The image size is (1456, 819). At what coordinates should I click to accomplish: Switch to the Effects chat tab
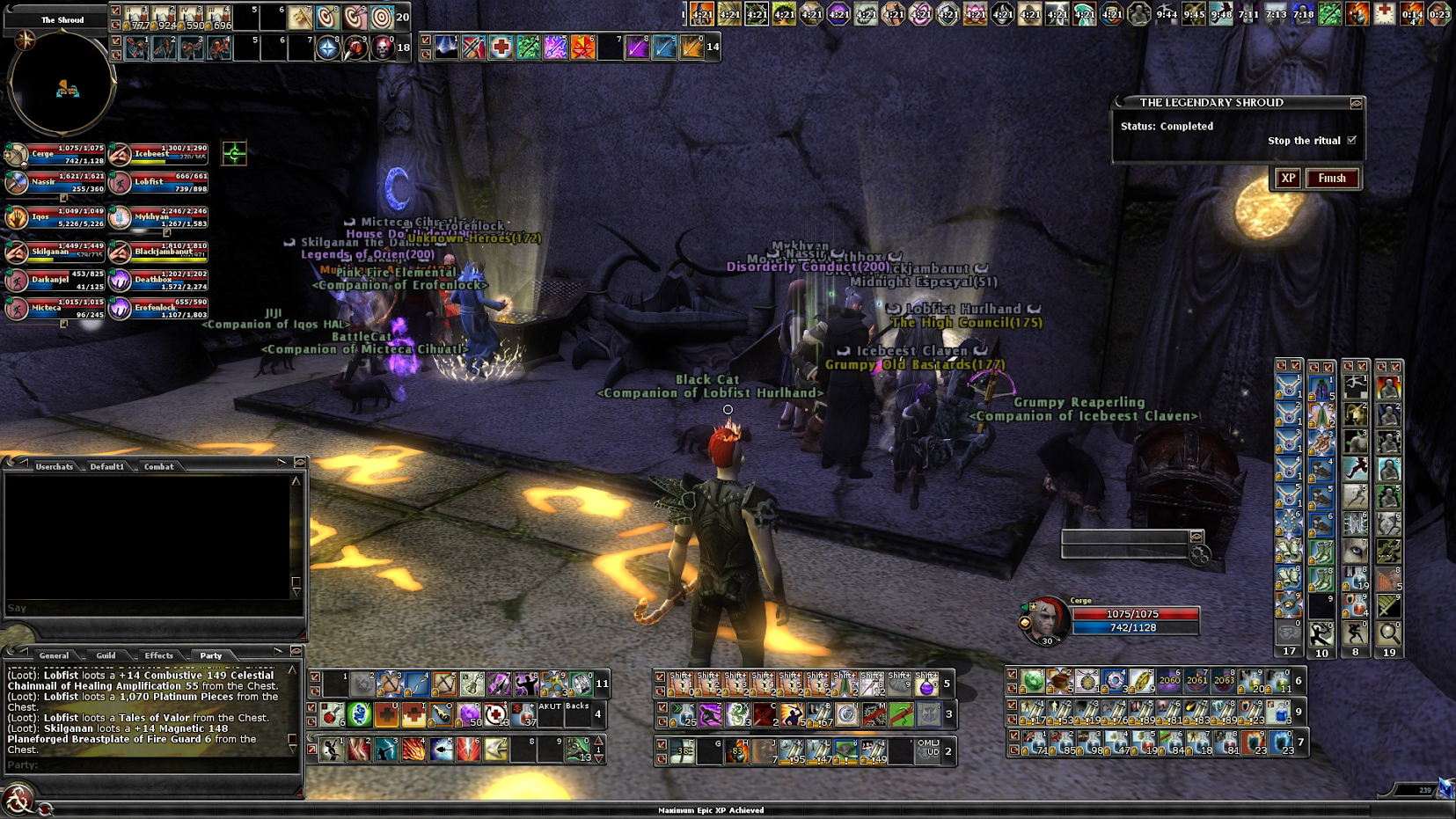[158, 655]
